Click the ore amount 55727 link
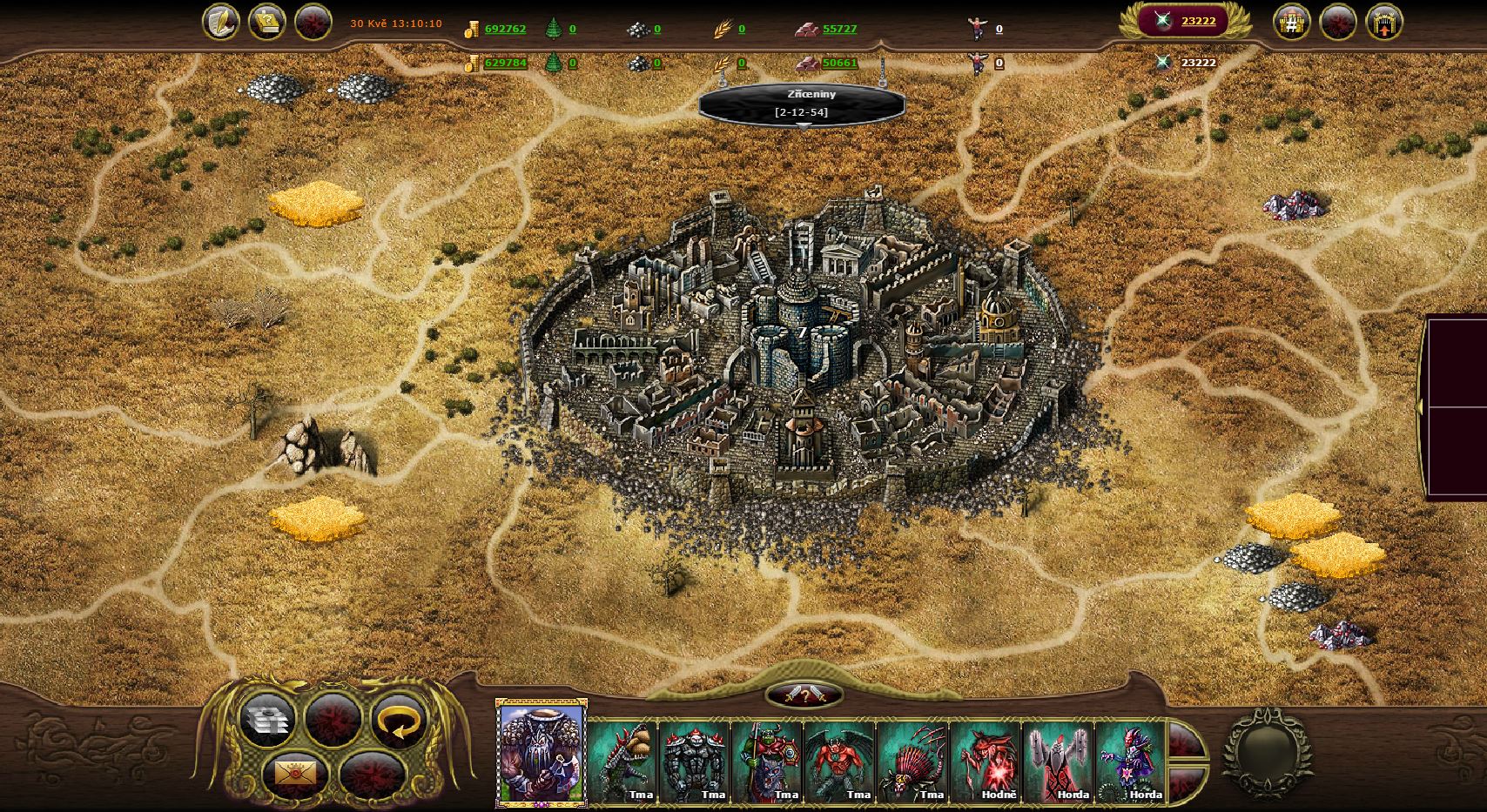Viewport: 1487px width, 812px height. tap(839, 29)
